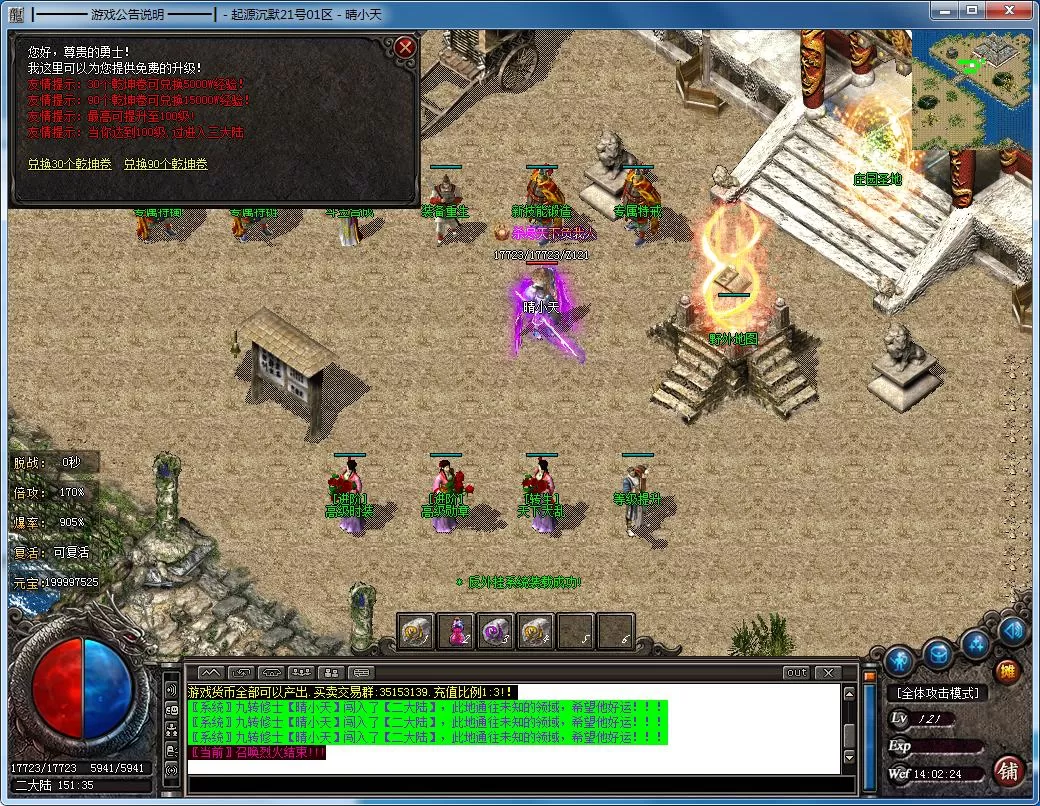Open the character figure round icon
Screen dimensions: 1040x806
coord(898,659)
